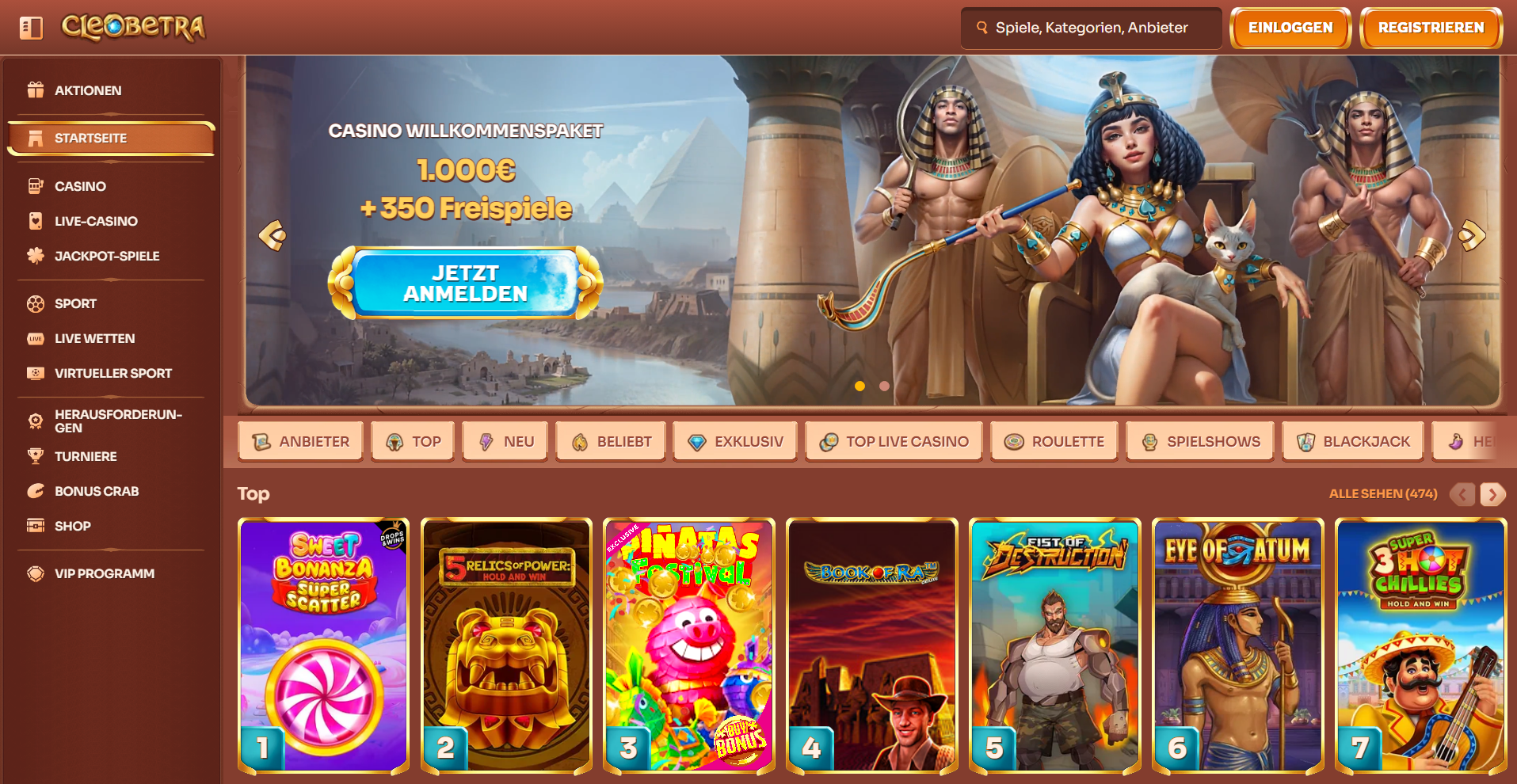The height and width of the screenshot is (784, 1517).
Task: Open the Alle Sehen (474) link
Action: click(x=1382, y=493)
